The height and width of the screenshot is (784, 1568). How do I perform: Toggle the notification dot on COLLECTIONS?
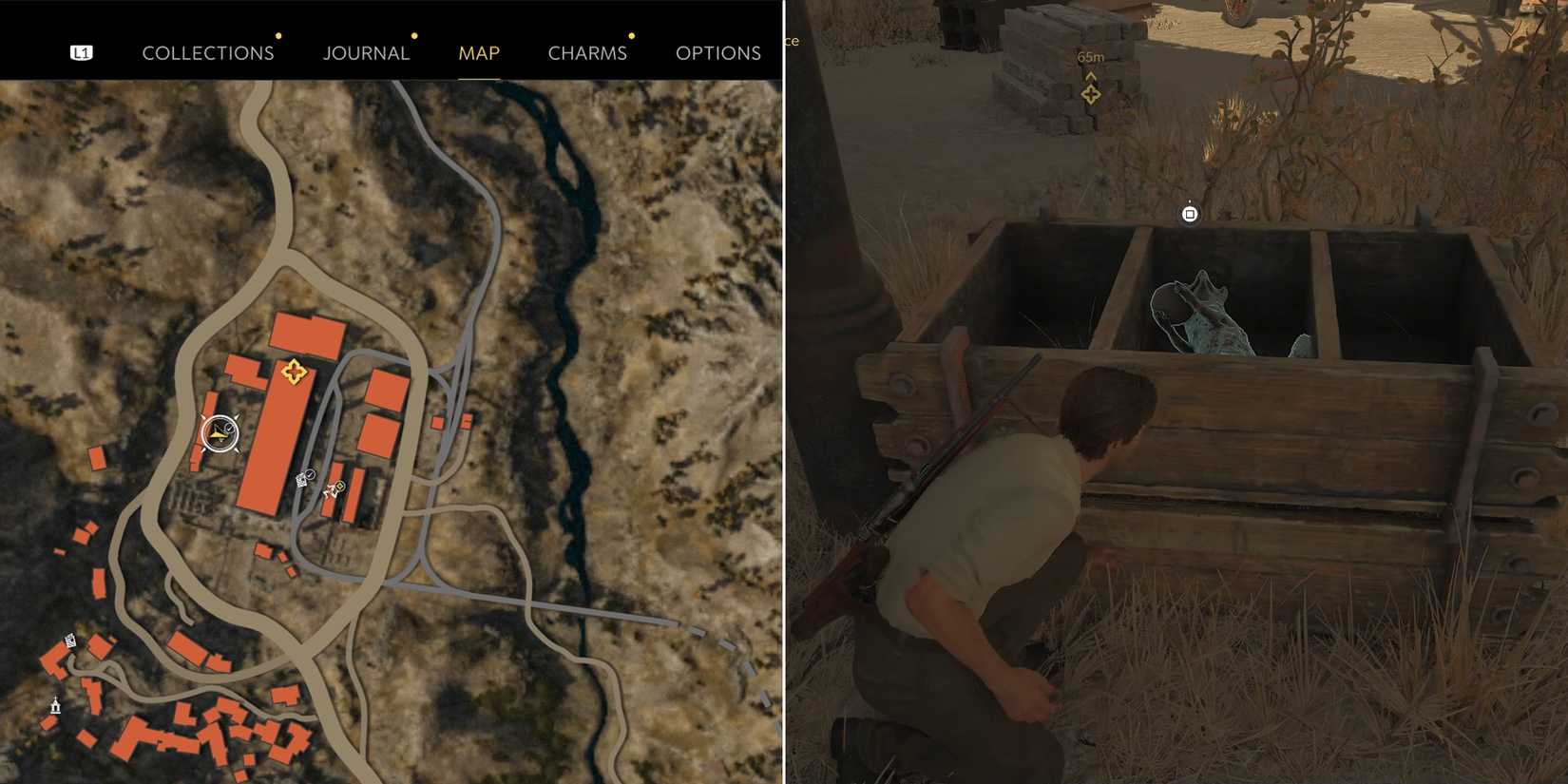coord(278,36)
